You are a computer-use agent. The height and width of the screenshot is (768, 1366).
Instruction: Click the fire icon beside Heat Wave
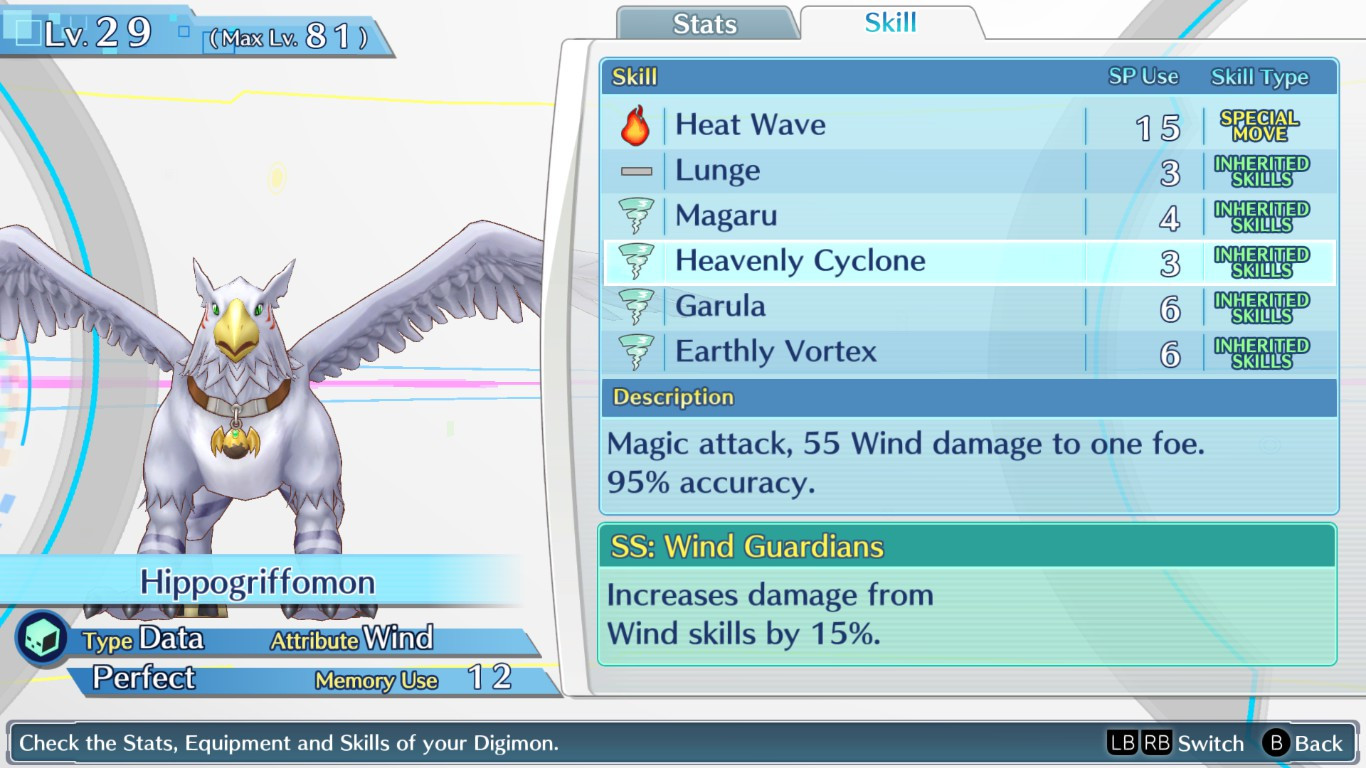pos(635,124)
